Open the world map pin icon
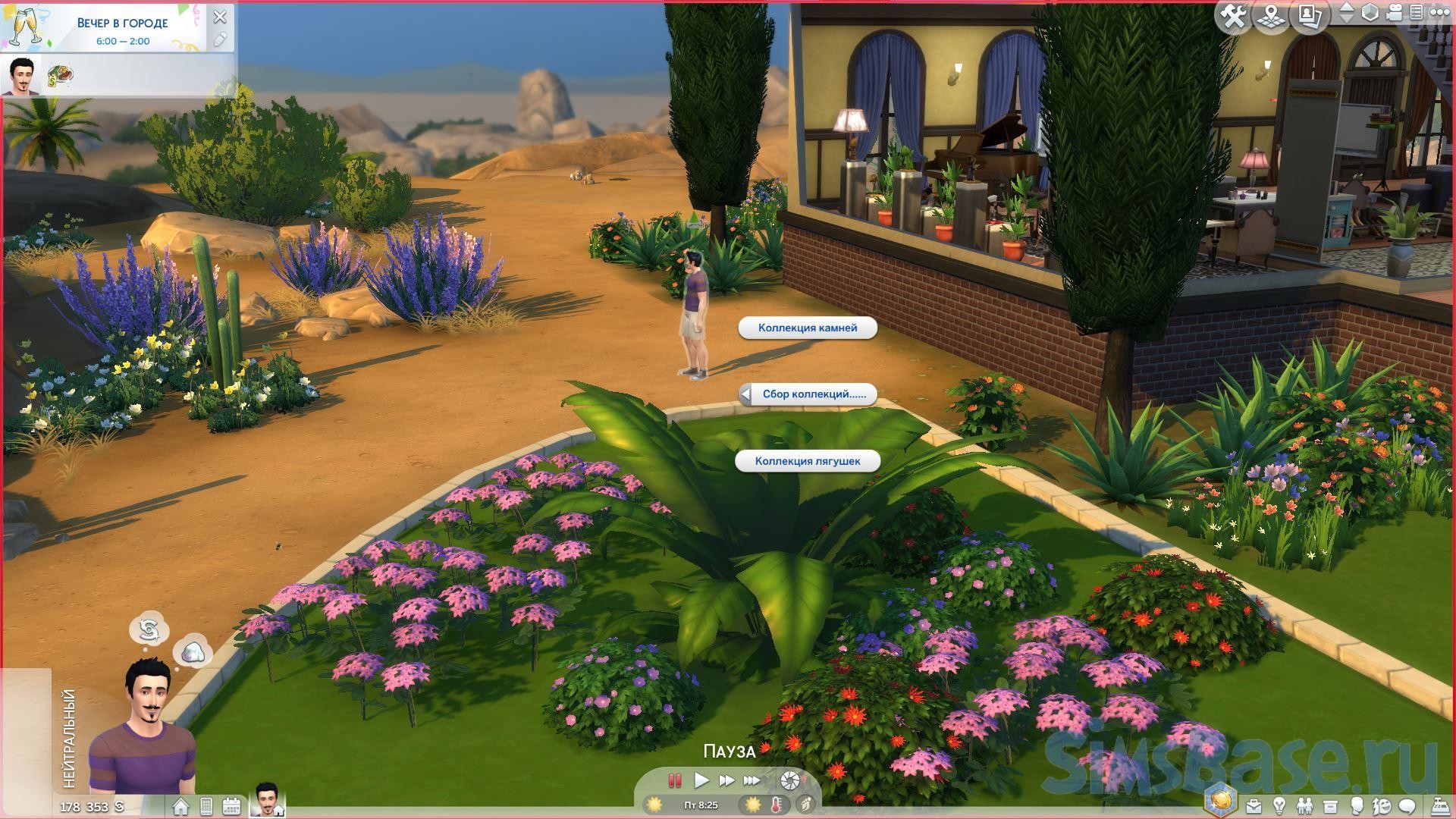The image size is (1456, 819). (x=1271, y=16)
